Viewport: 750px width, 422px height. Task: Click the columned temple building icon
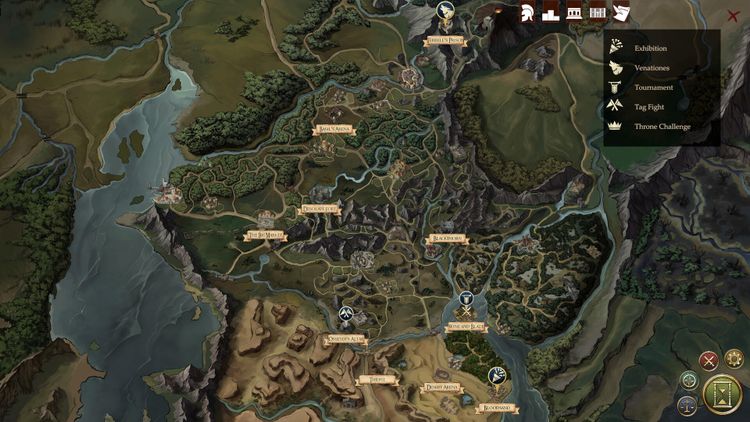coord(574,13)
